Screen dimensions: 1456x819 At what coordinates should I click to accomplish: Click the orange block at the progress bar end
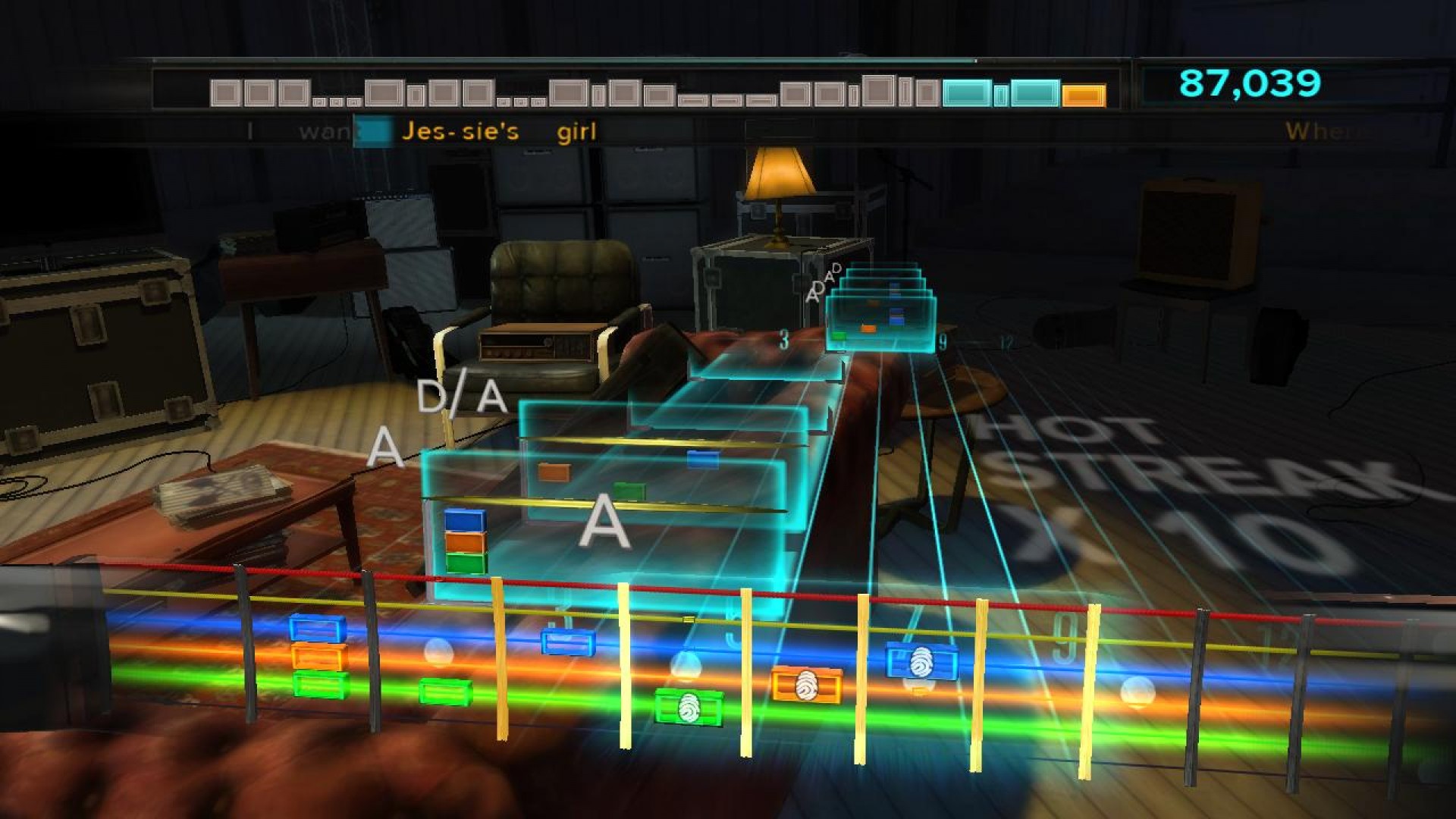[1084, 94]
